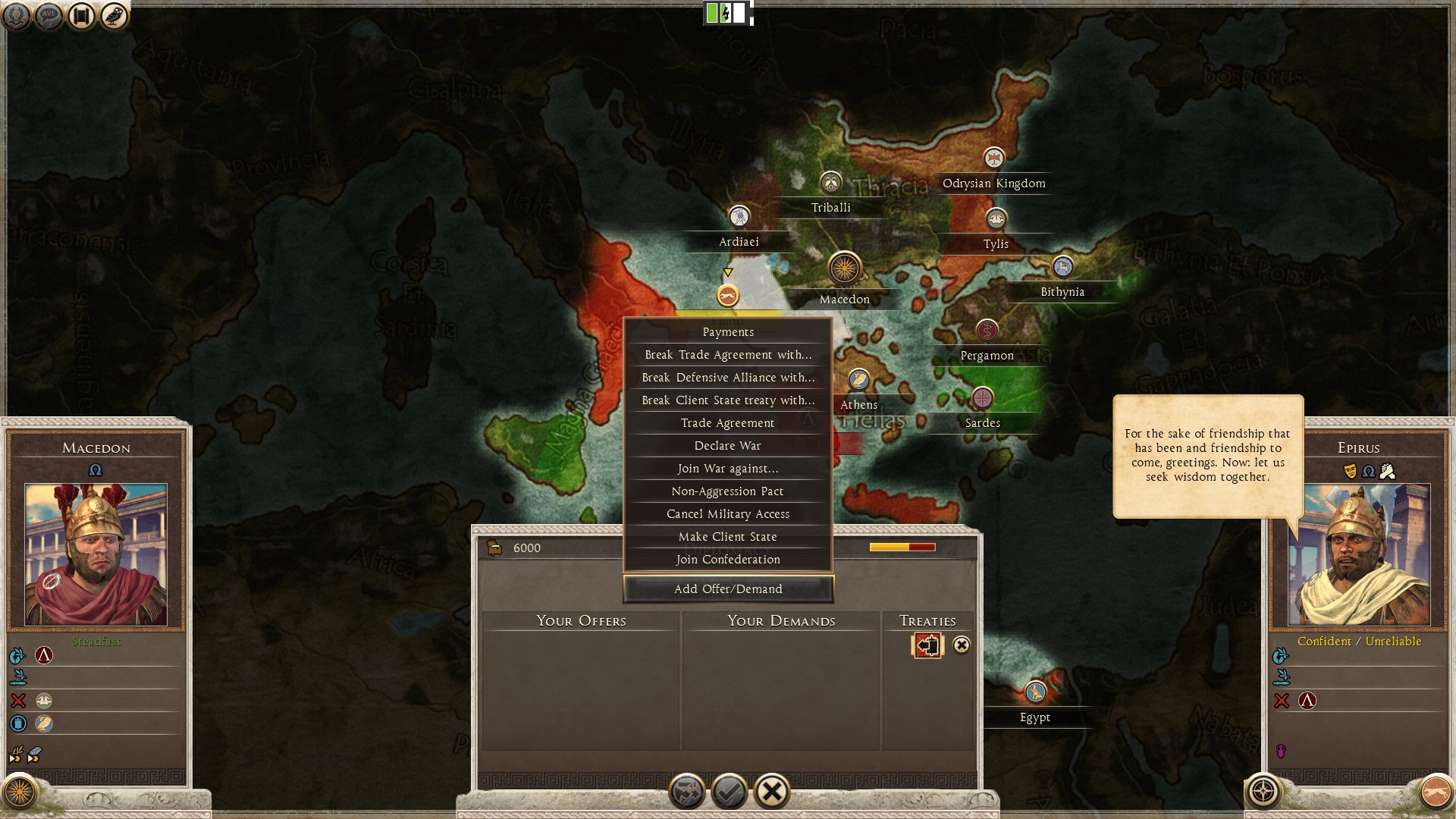Select Declare War
Viewport: 1456px width, 819px height.
(728, 446)
